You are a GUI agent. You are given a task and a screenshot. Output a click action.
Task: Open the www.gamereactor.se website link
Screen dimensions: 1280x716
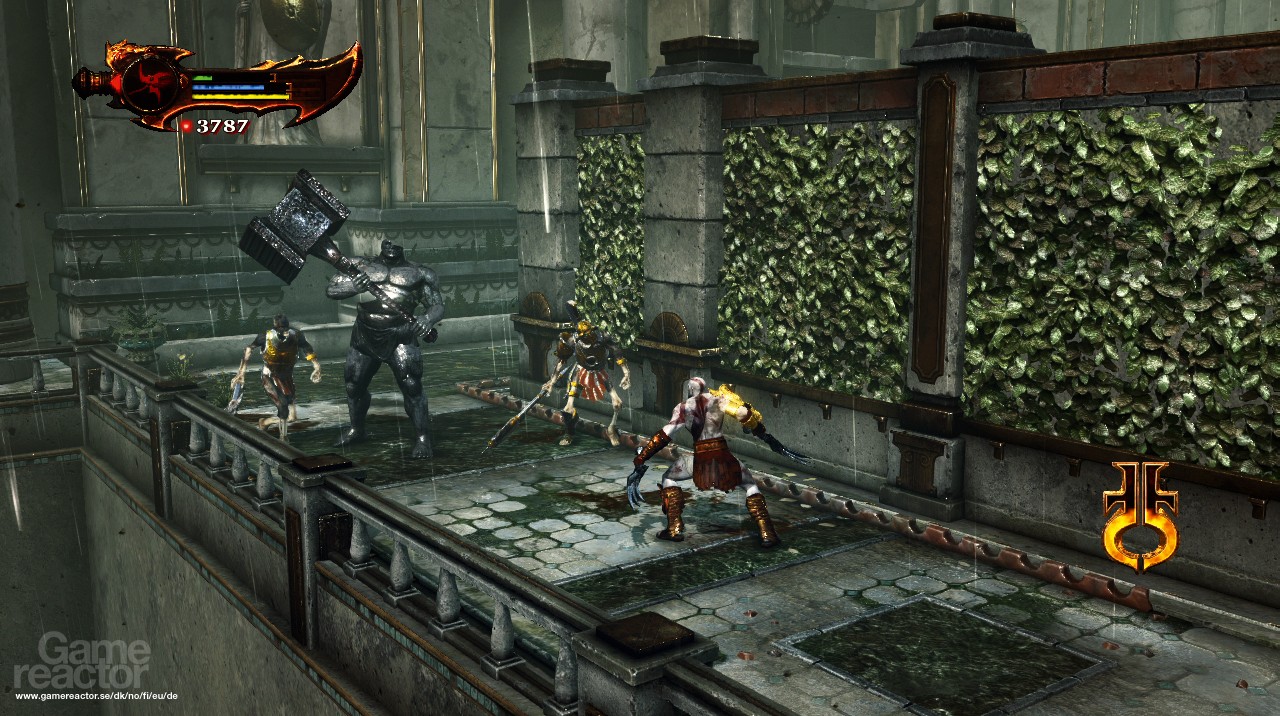[96, 694]
